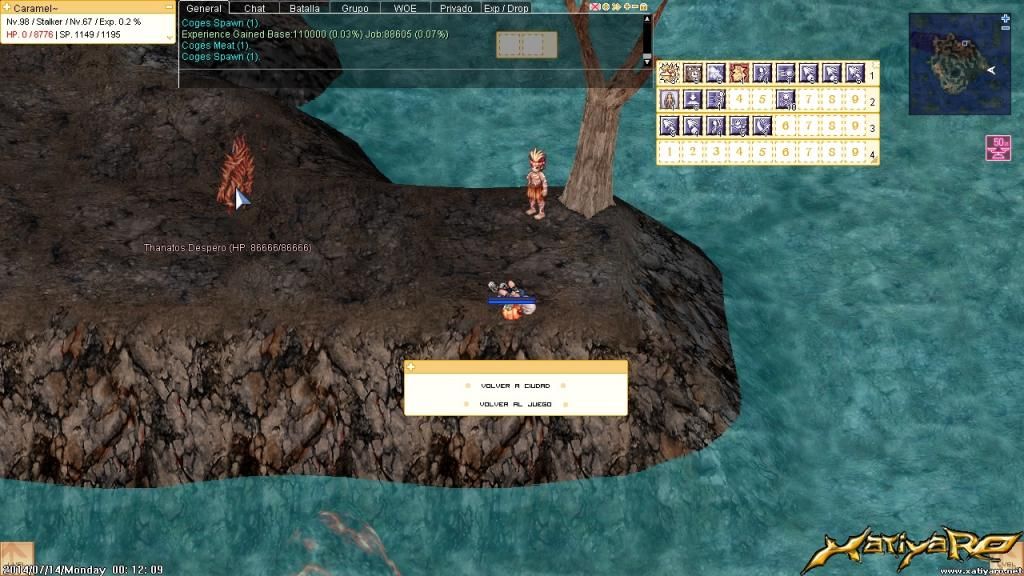Zoom out the minimap with minus button

pos(1005,29)
